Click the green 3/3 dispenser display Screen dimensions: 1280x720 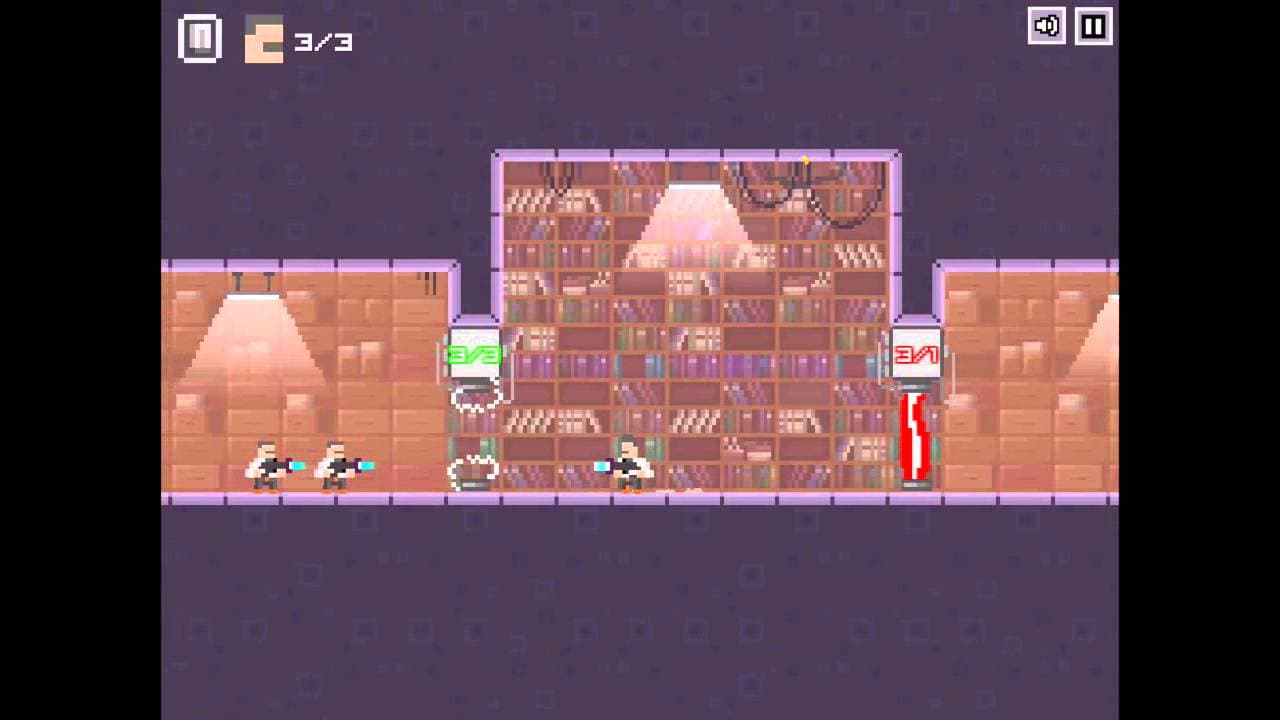[x=471, y=352]
